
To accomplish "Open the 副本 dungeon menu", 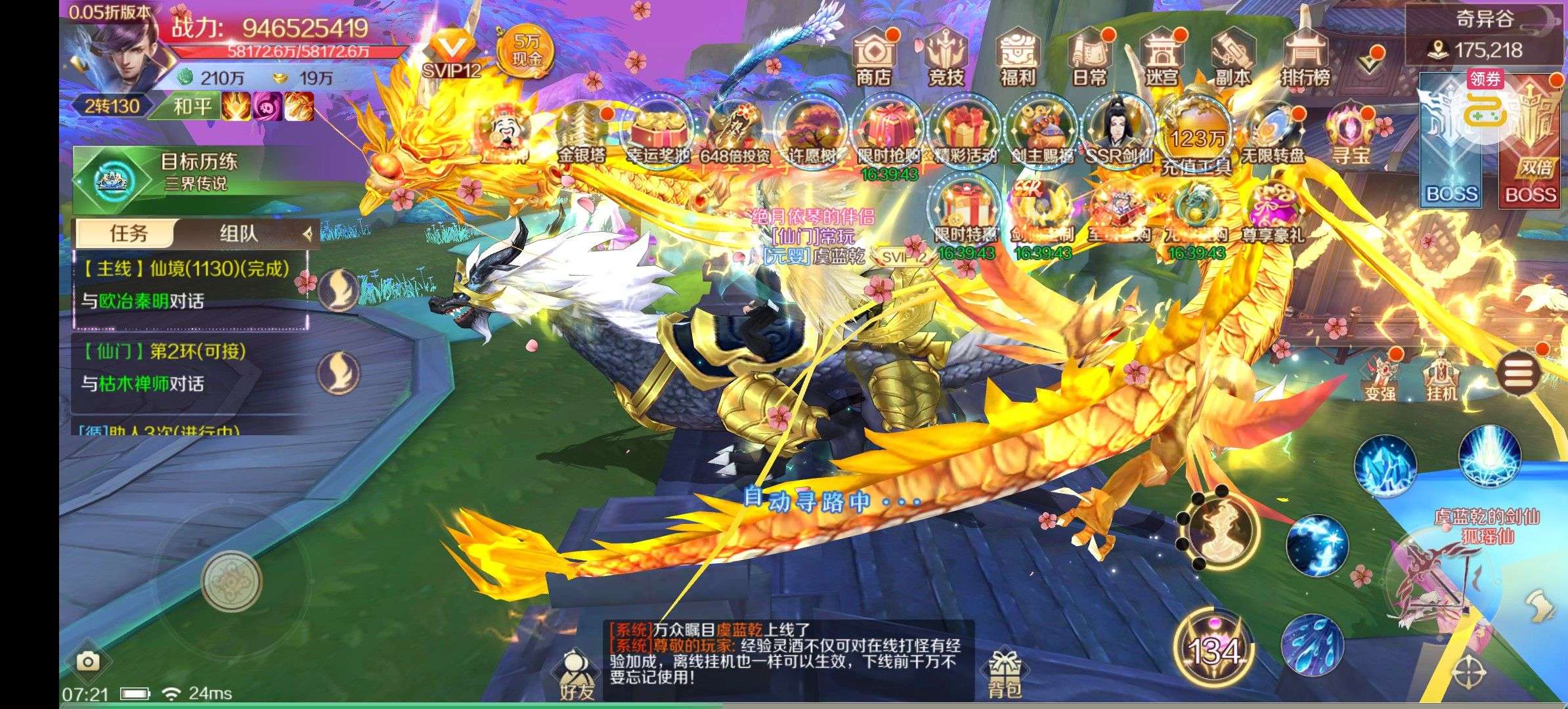I will 1232,58.
